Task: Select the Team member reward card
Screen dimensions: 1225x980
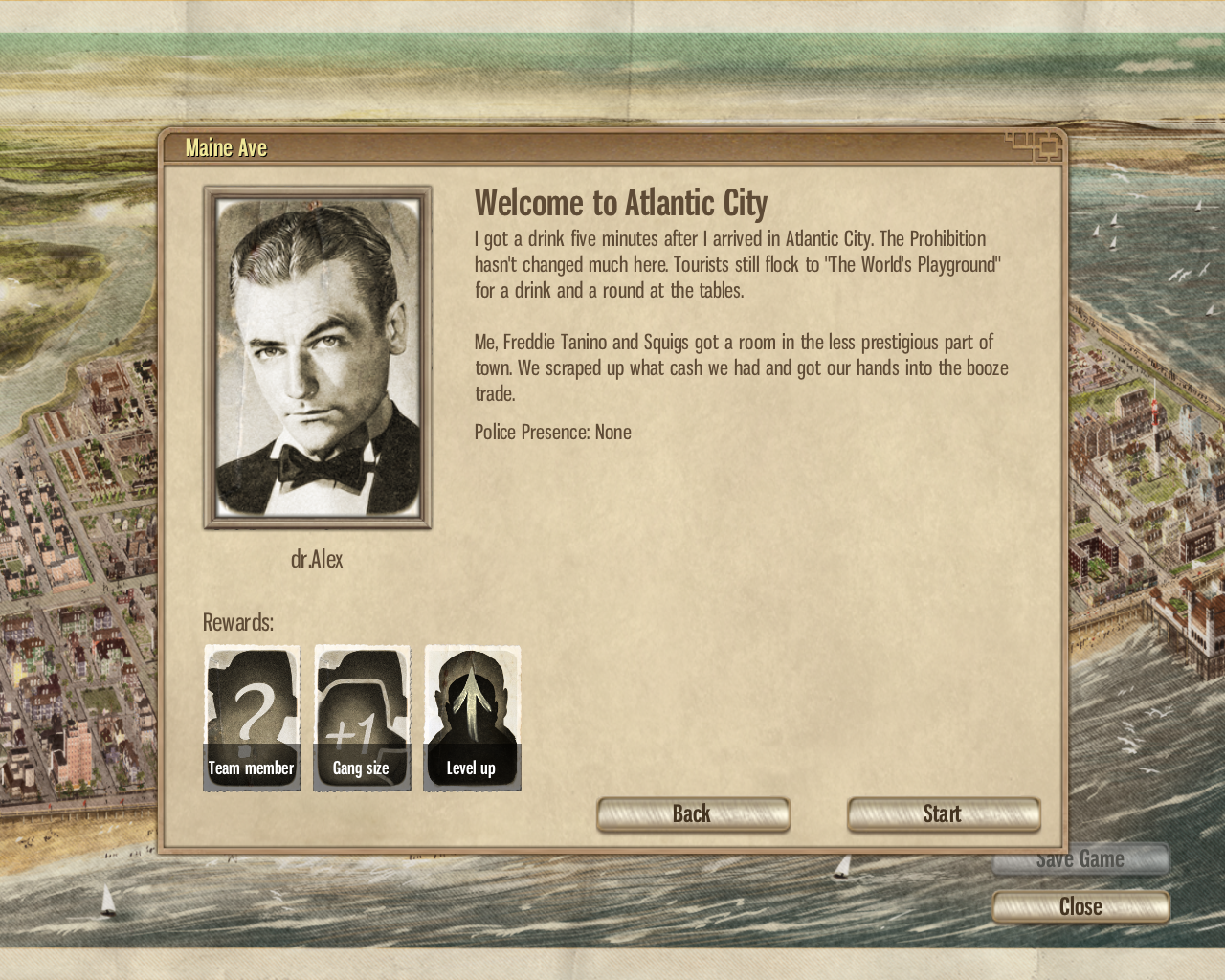Action: pyautogui.click(x=252, y=718)
